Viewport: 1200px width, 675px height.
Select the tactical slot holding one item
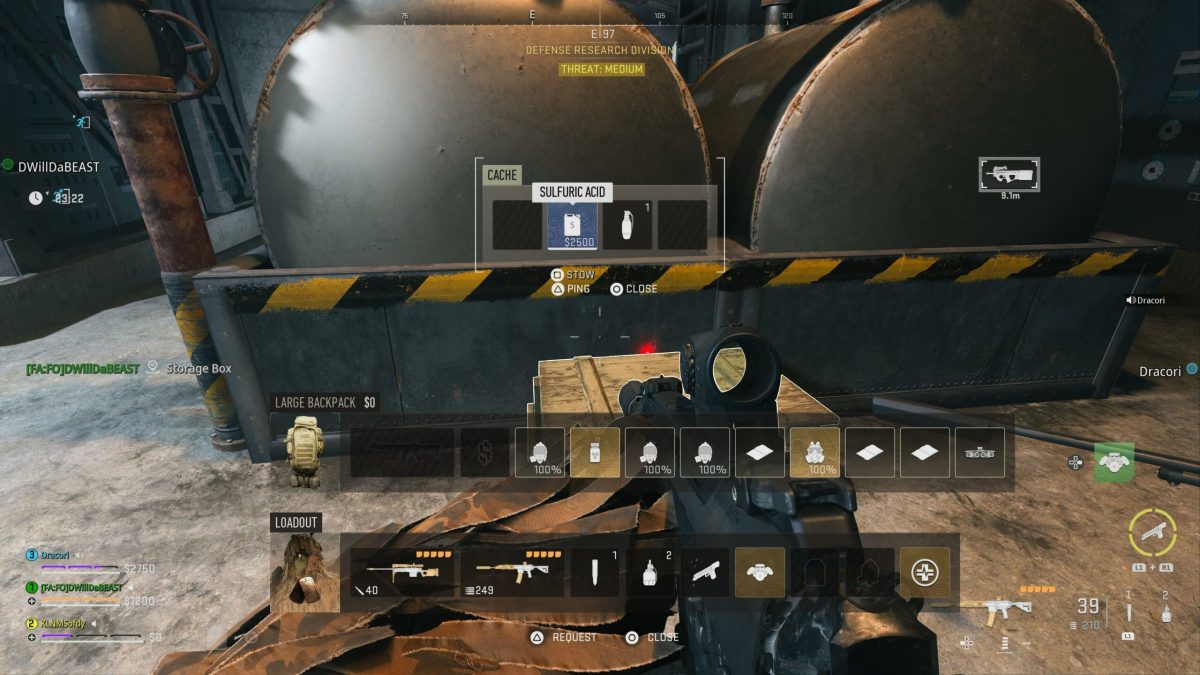coord(595,572)
